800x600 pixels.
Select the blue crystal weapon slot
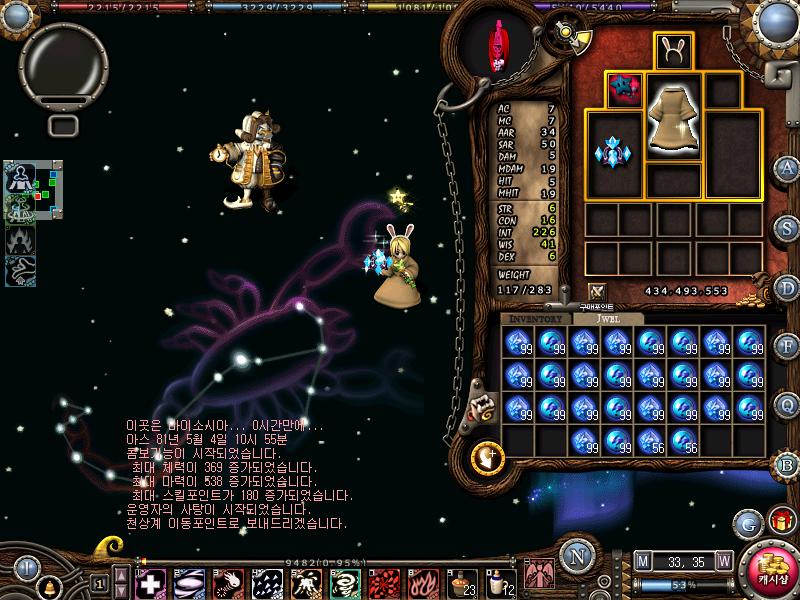(613, 153)
